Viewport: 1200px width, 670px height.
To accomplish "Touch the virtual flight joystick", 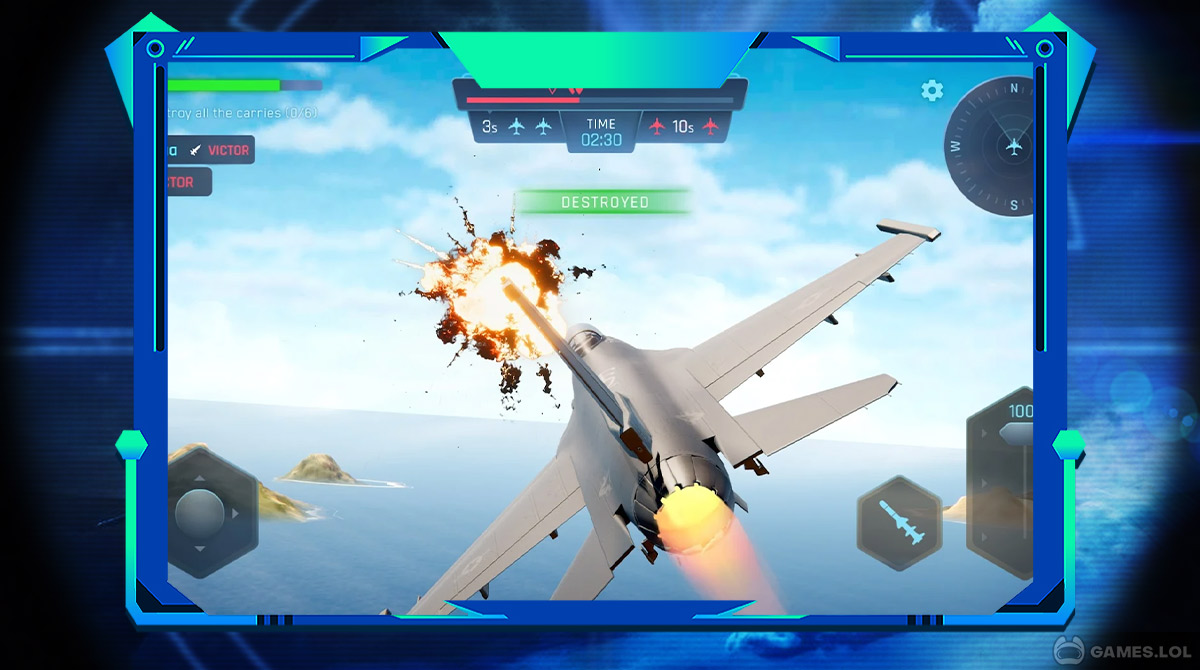I will click(200, 513).
